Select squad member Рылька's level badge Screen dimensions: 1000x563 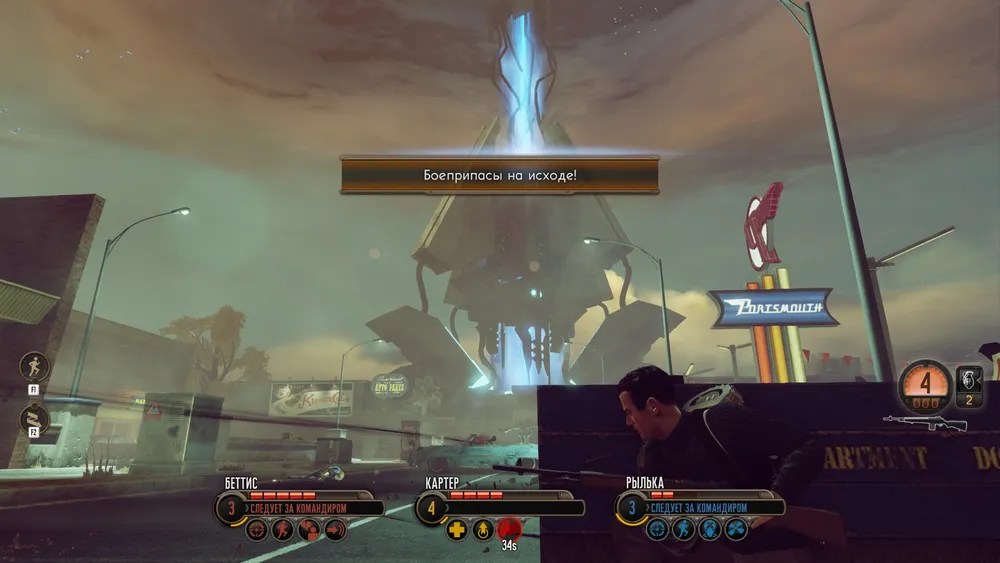click(x=632, y=508)
